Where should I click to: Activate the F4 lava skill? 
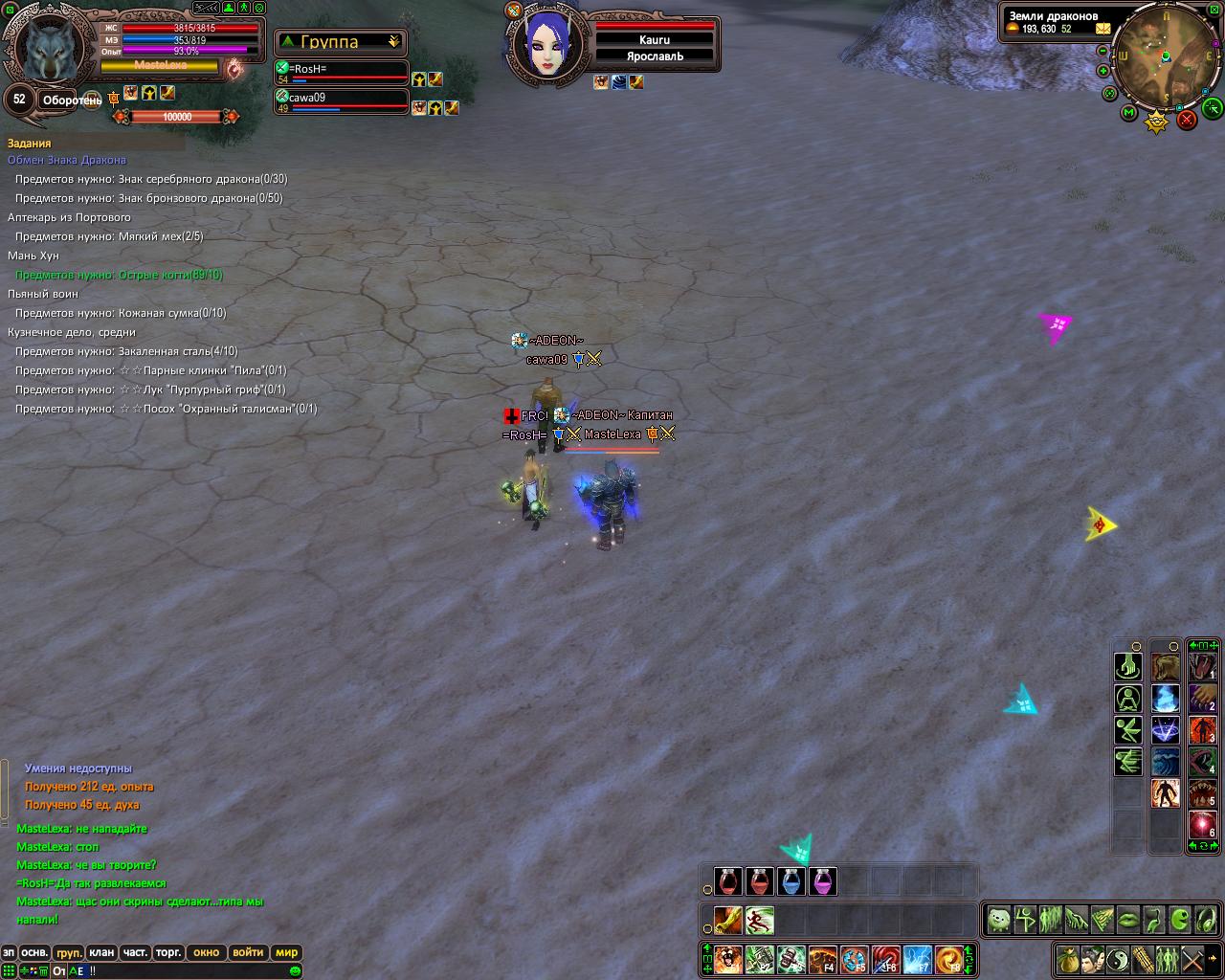823,958
